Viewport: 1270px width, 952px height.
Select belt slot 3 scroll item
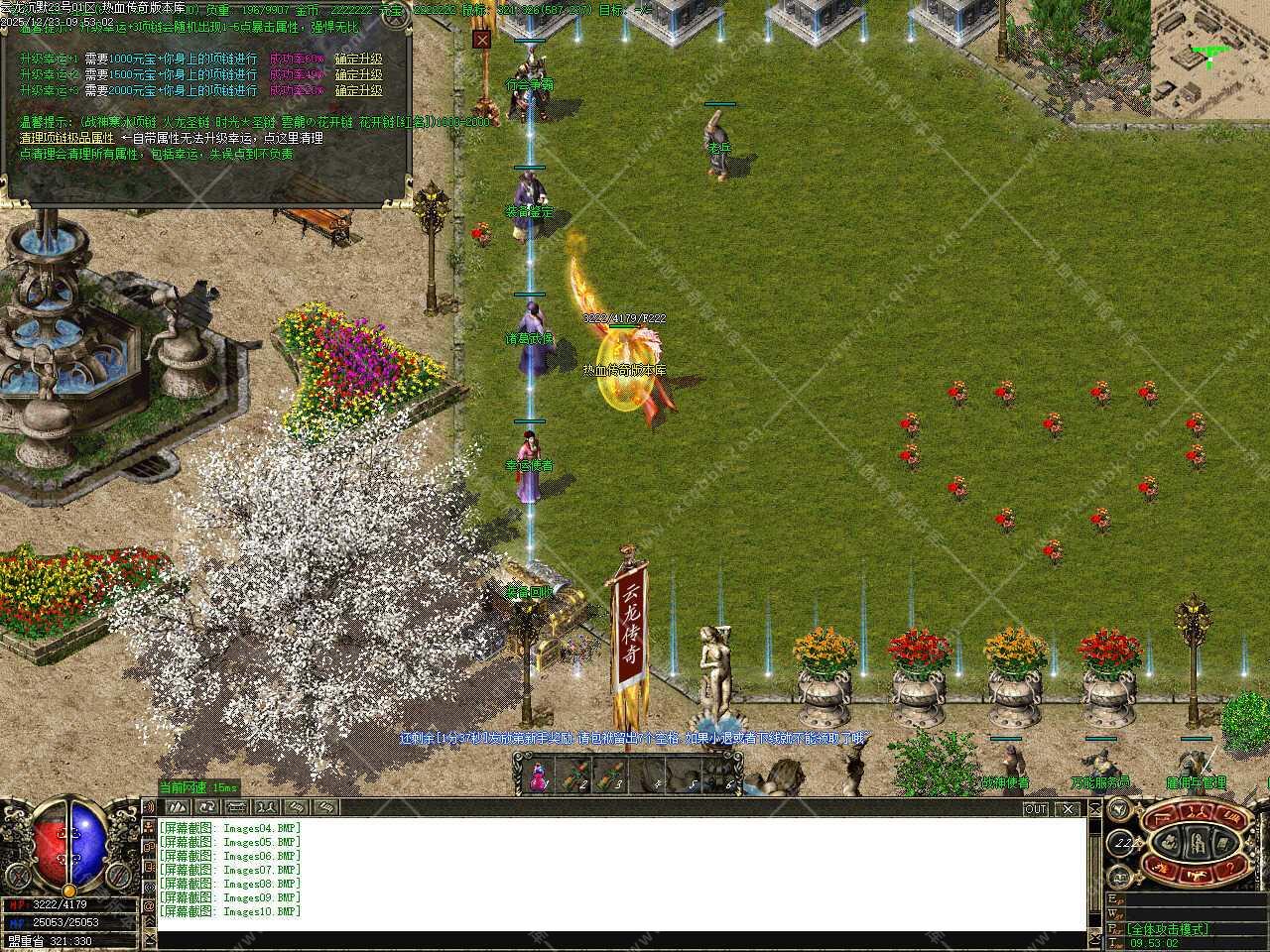coord(610,776)
